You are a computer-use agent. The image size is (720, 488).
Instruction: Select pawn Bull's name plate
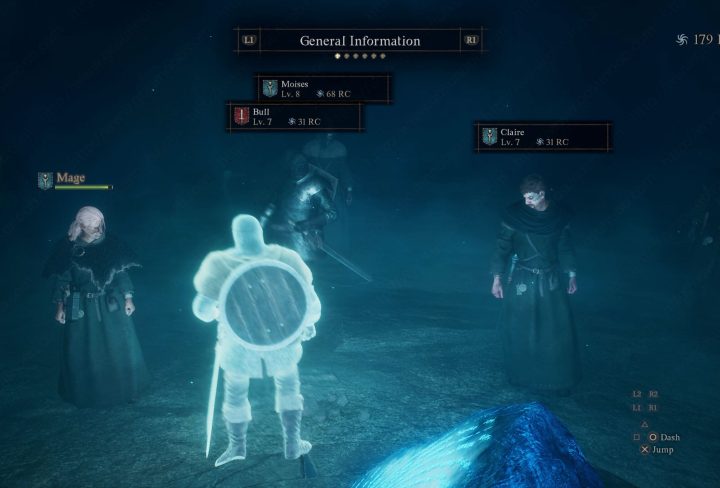(295, 116)
